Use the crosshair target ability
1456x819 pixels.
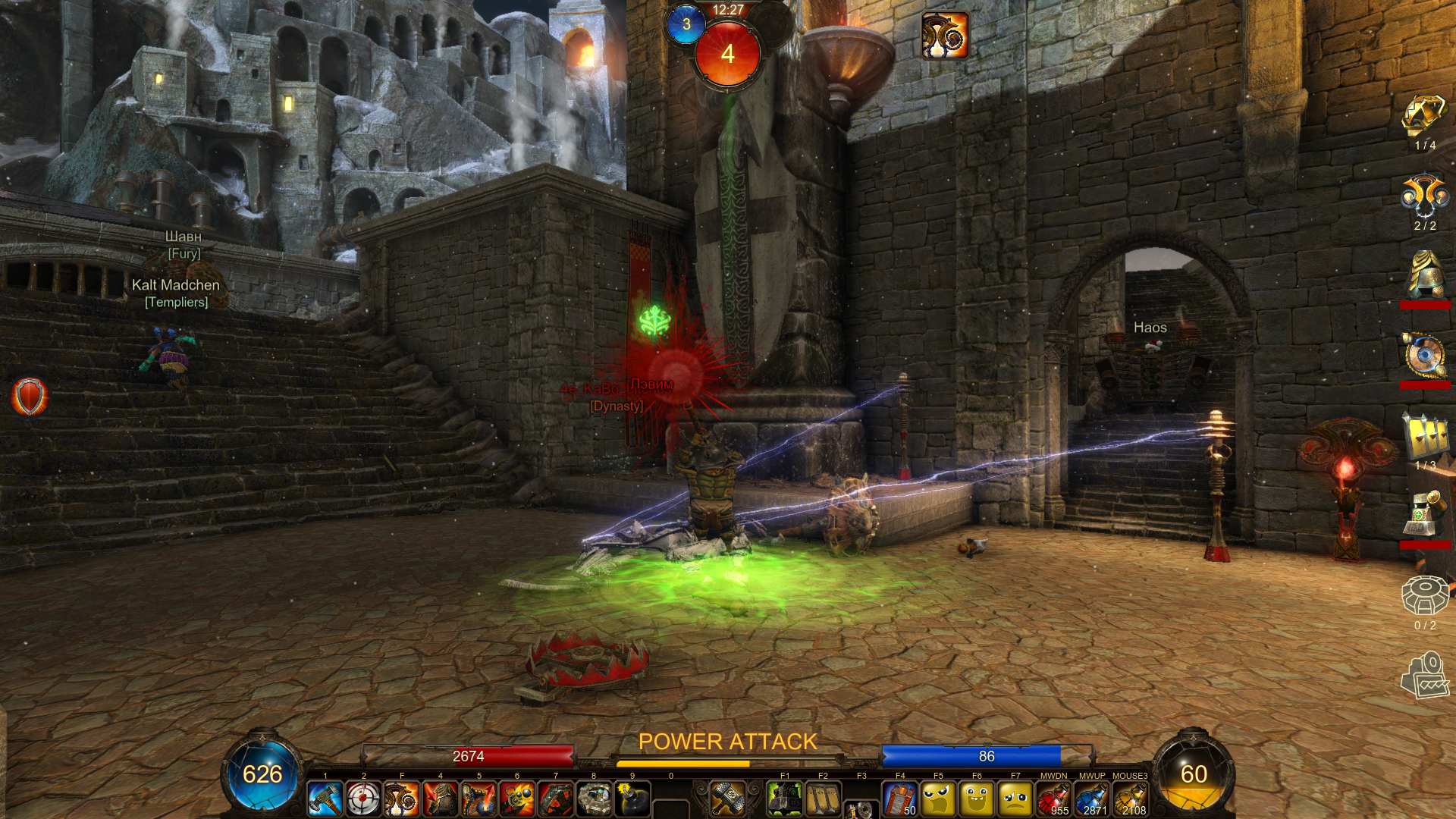pos(363,799)
